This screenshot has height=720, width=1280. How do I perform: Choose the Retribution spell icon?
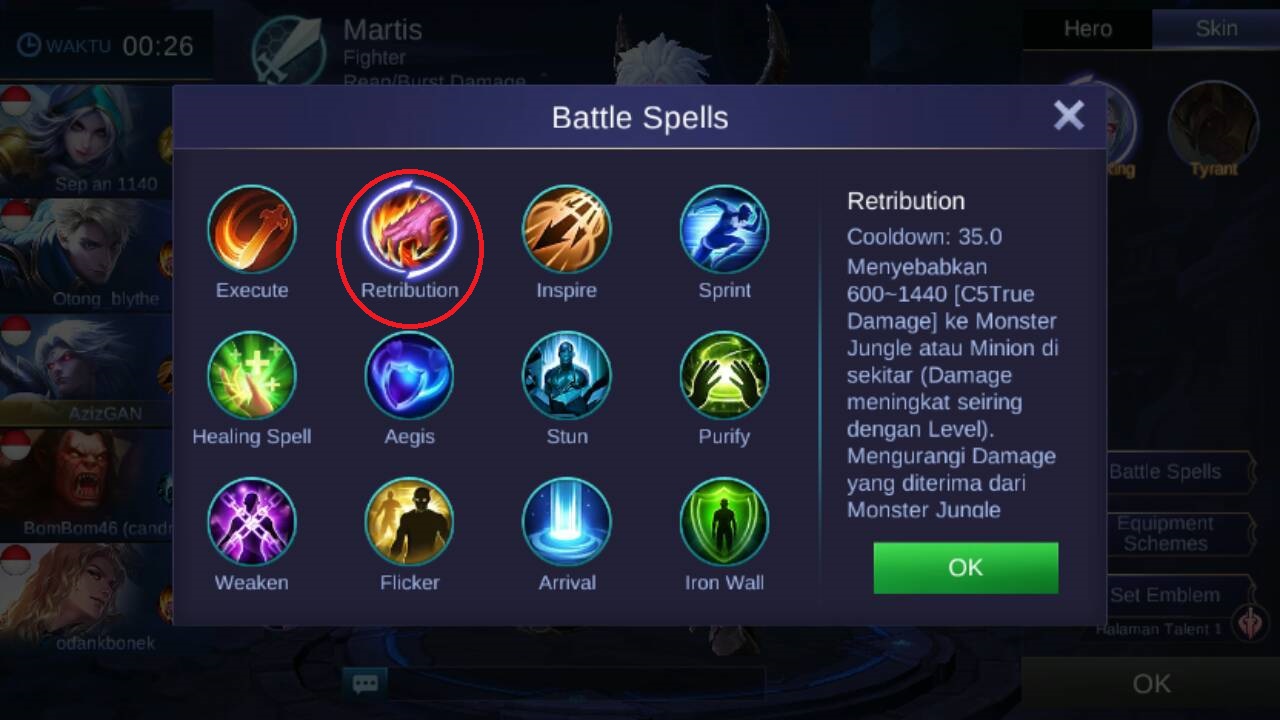point(409,229)
